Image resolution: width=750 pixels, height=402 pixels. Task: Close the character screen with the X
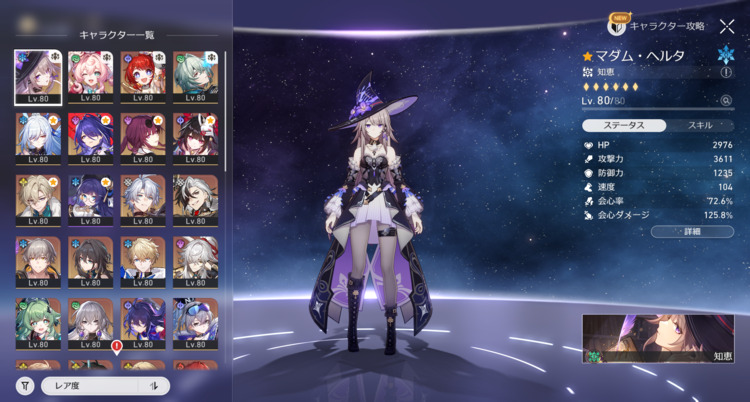727,27
